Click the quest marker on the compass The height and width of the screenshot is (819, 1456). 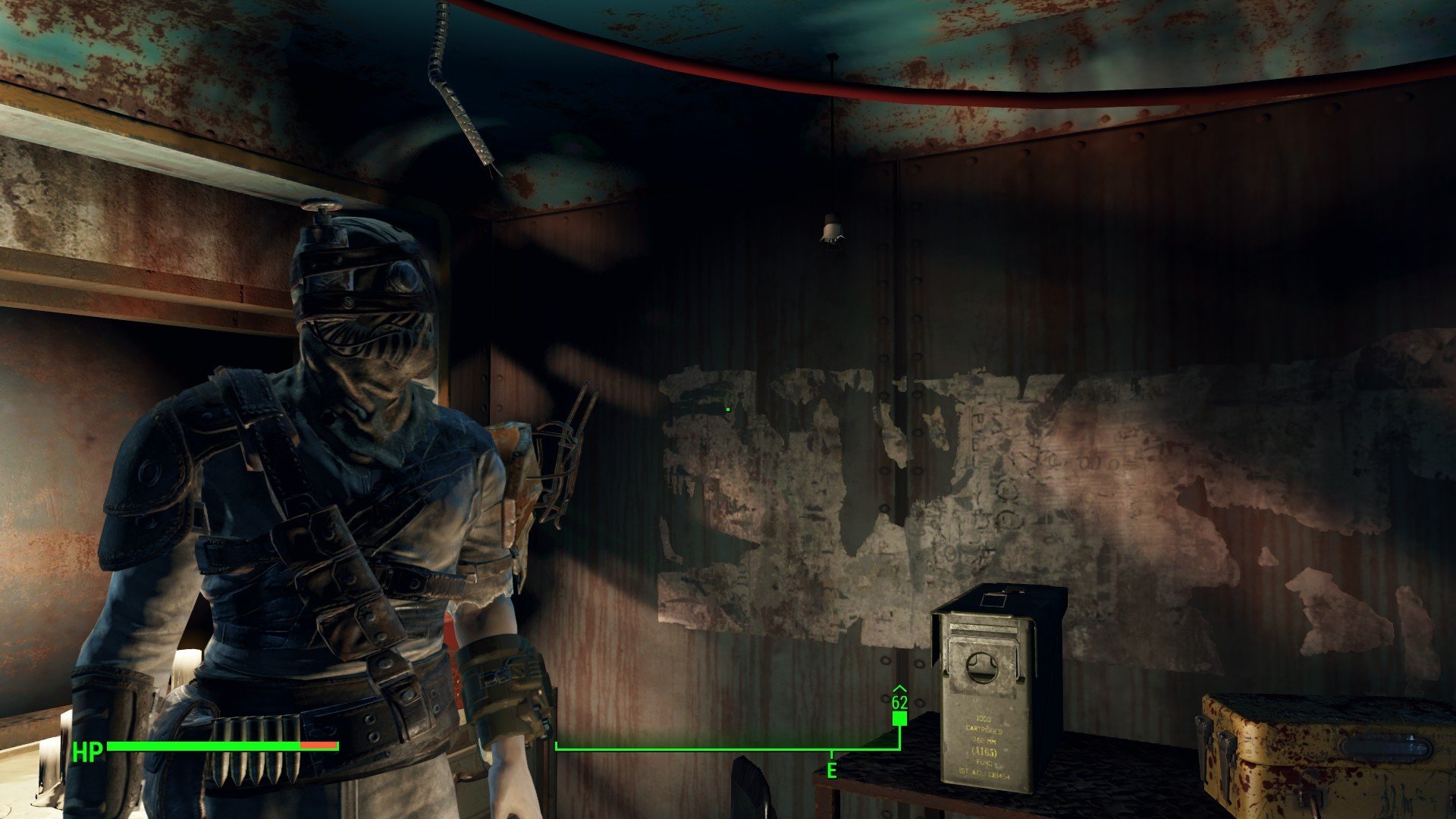[899, 718]
